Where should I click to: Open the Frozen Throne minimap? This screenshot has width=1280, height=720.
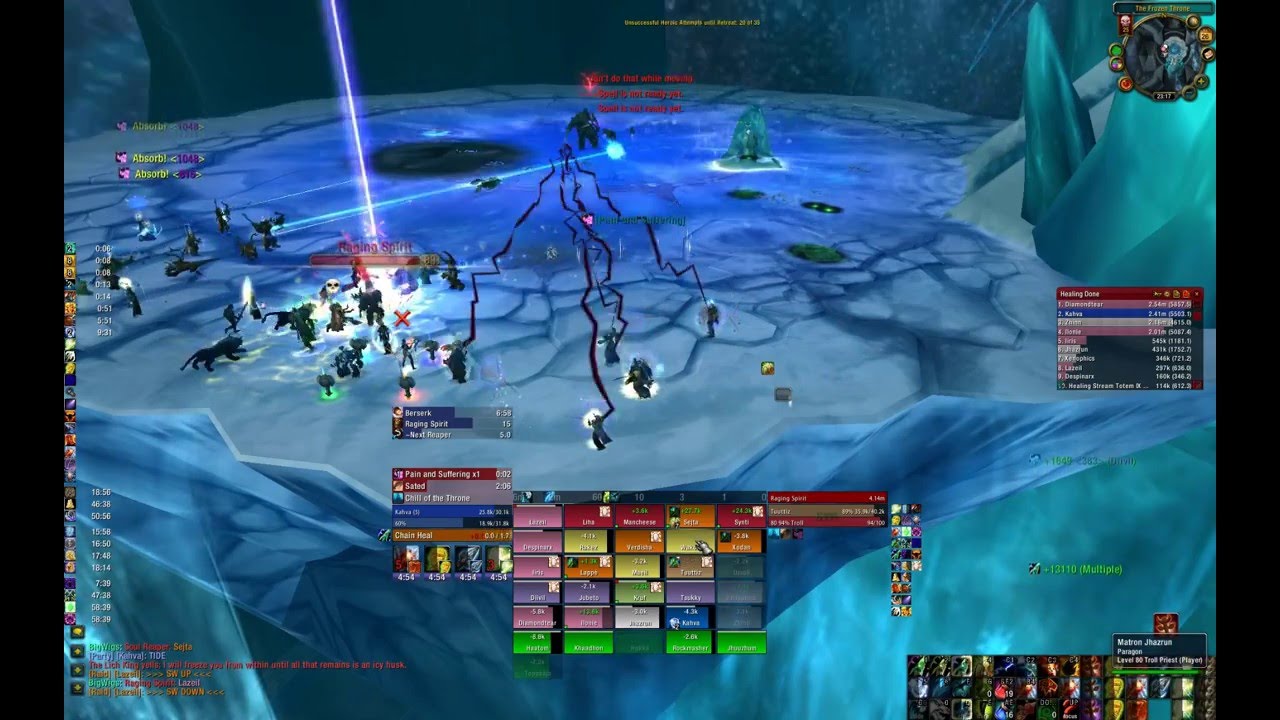(x=1166, y=54)
